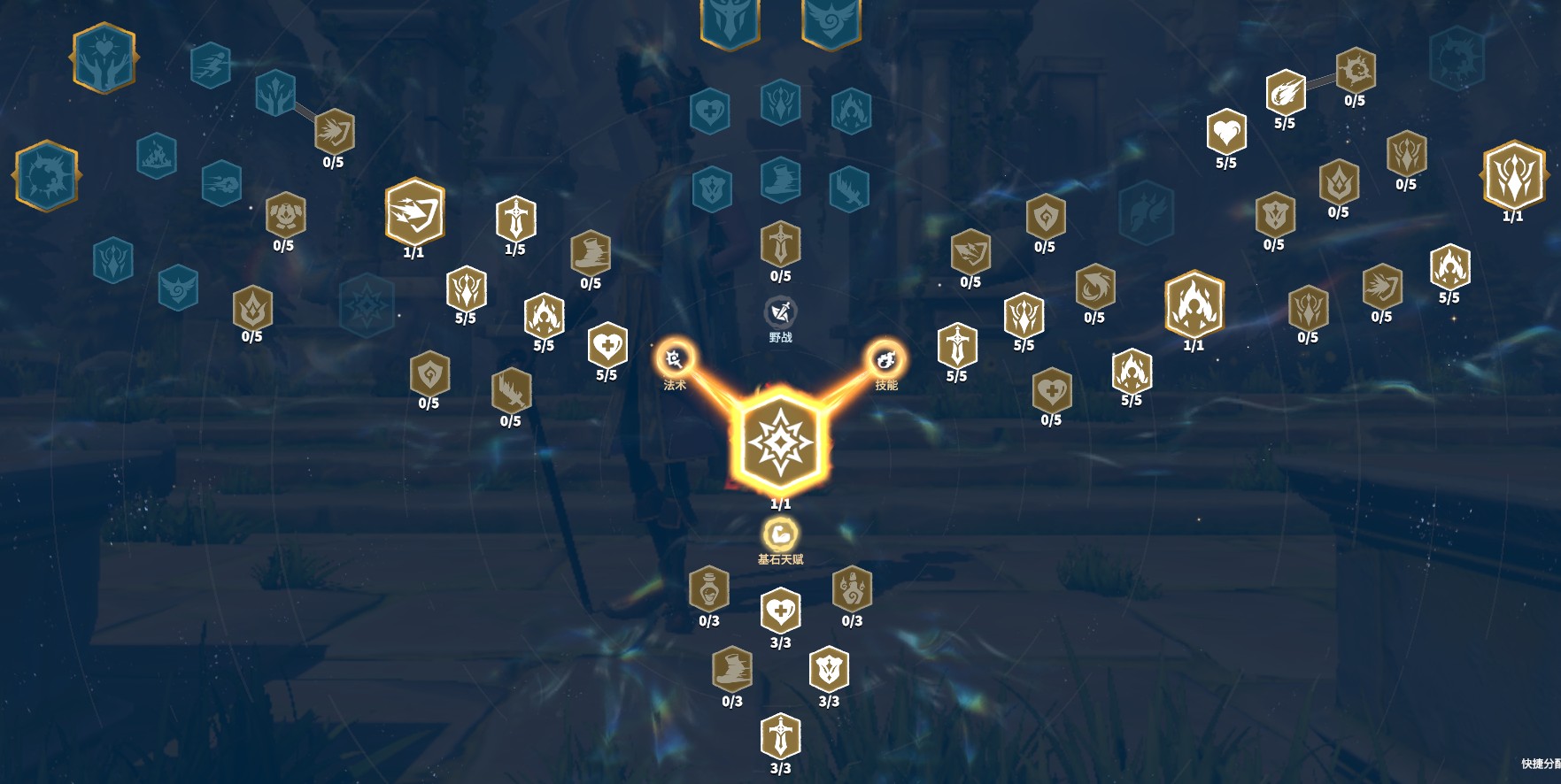Click the 快捷分配 quick assign link
The height and width of the screenshot is (784, 1561).
click(x=1541, y=761)
